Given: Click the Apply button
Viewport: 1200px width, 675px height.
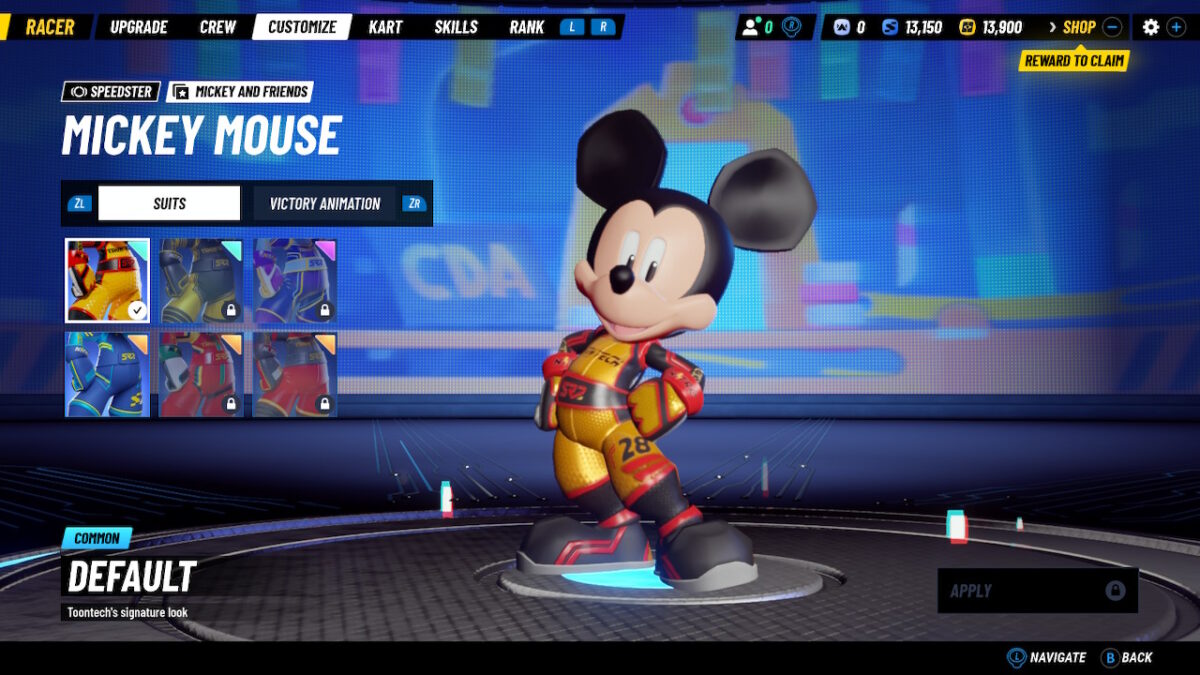Looking at the screenshot, I should tap(1037, 591).
